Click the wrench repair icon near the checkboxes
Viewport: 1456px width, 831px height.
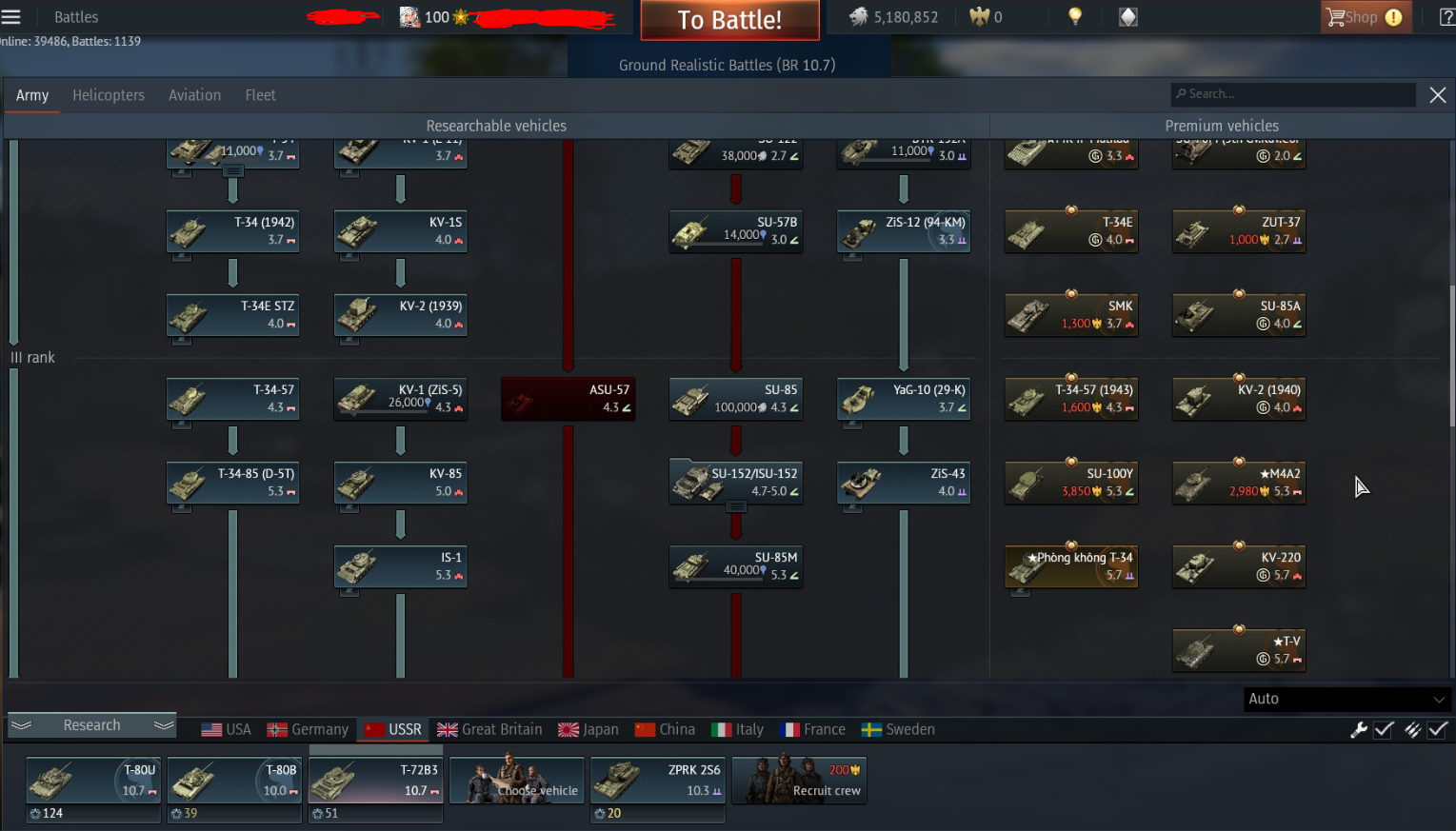click(1360, 730)
